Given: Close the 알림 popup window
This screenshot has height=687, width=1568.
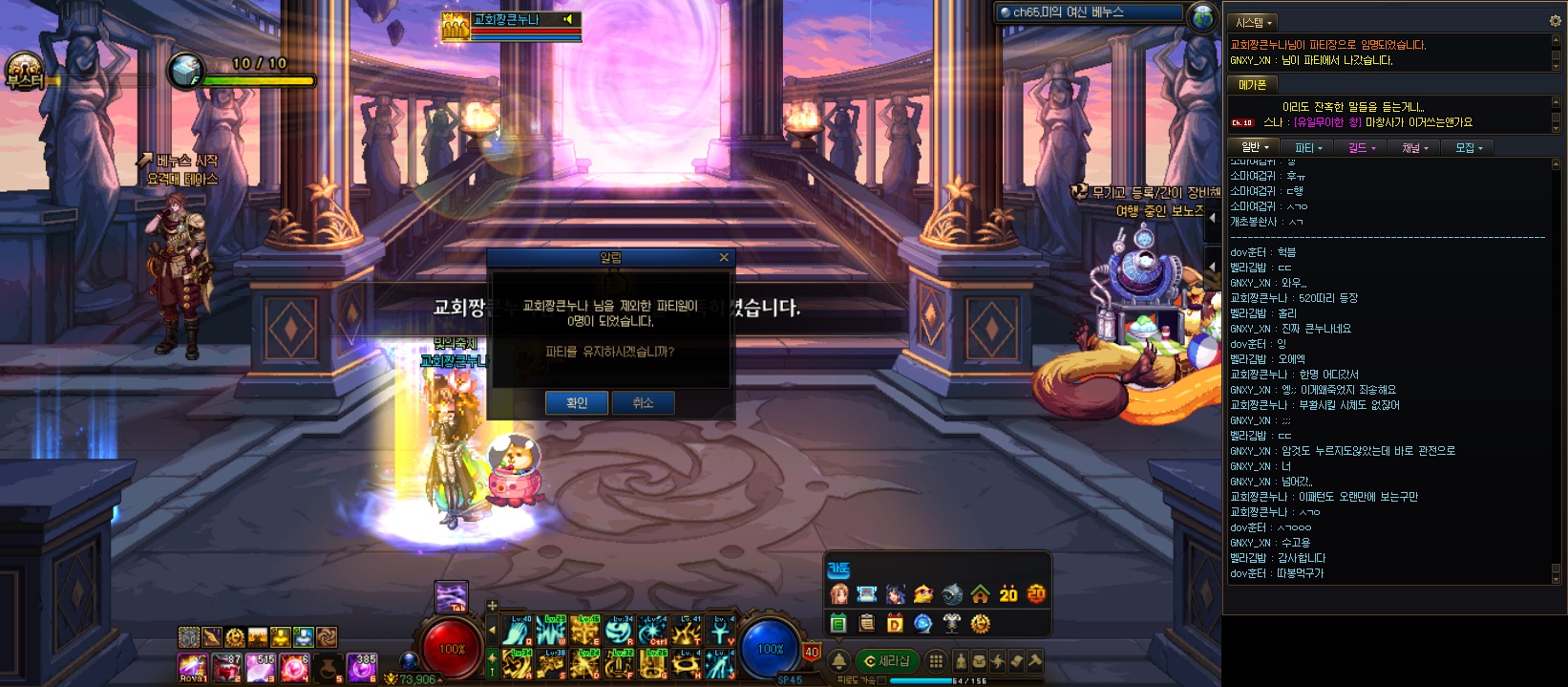Looking at the screenshot, I should [x=724, y=258].
